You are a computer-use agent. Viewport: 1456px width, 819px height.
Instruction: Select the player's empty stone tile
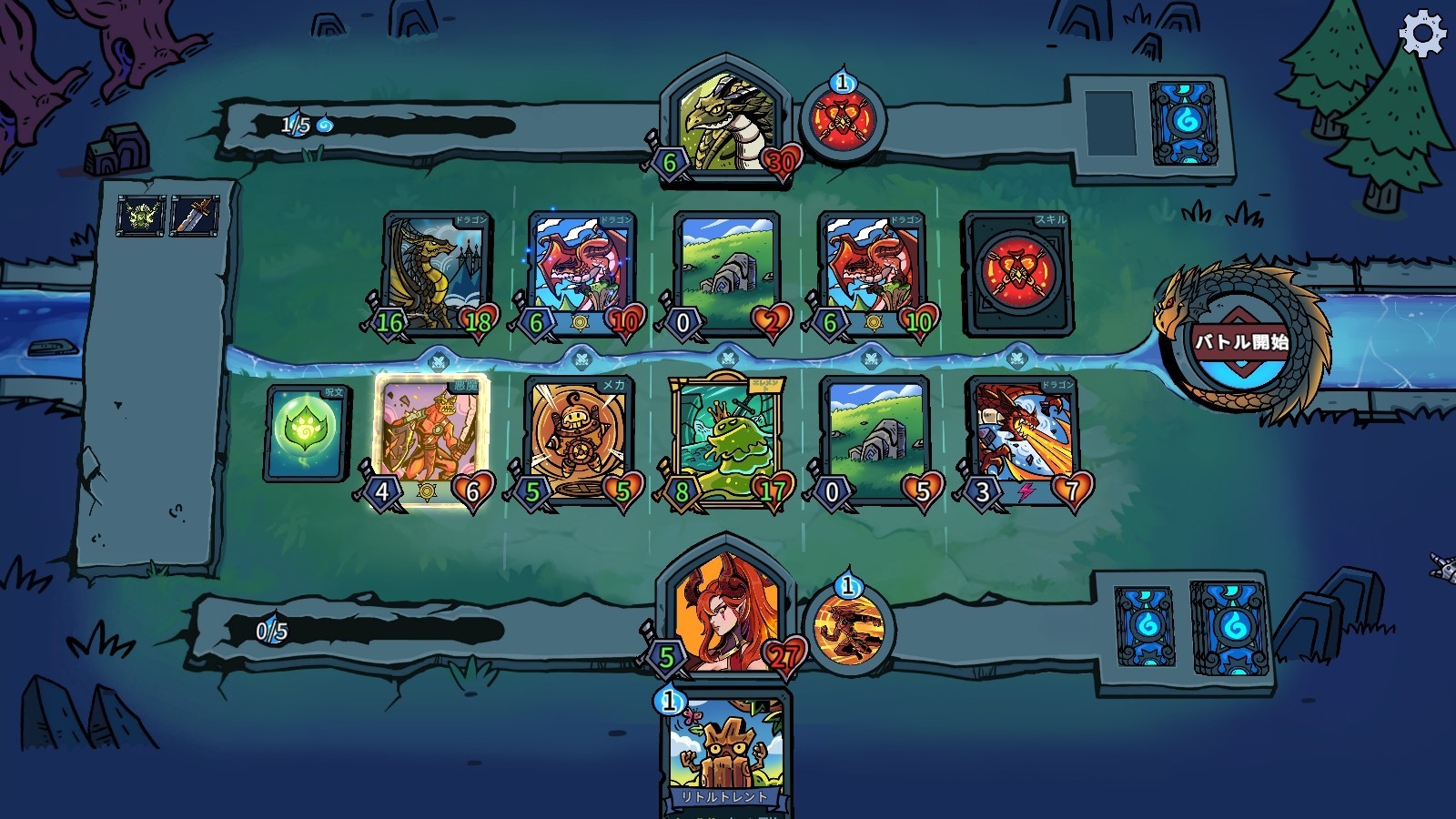(x=874, y=439)
